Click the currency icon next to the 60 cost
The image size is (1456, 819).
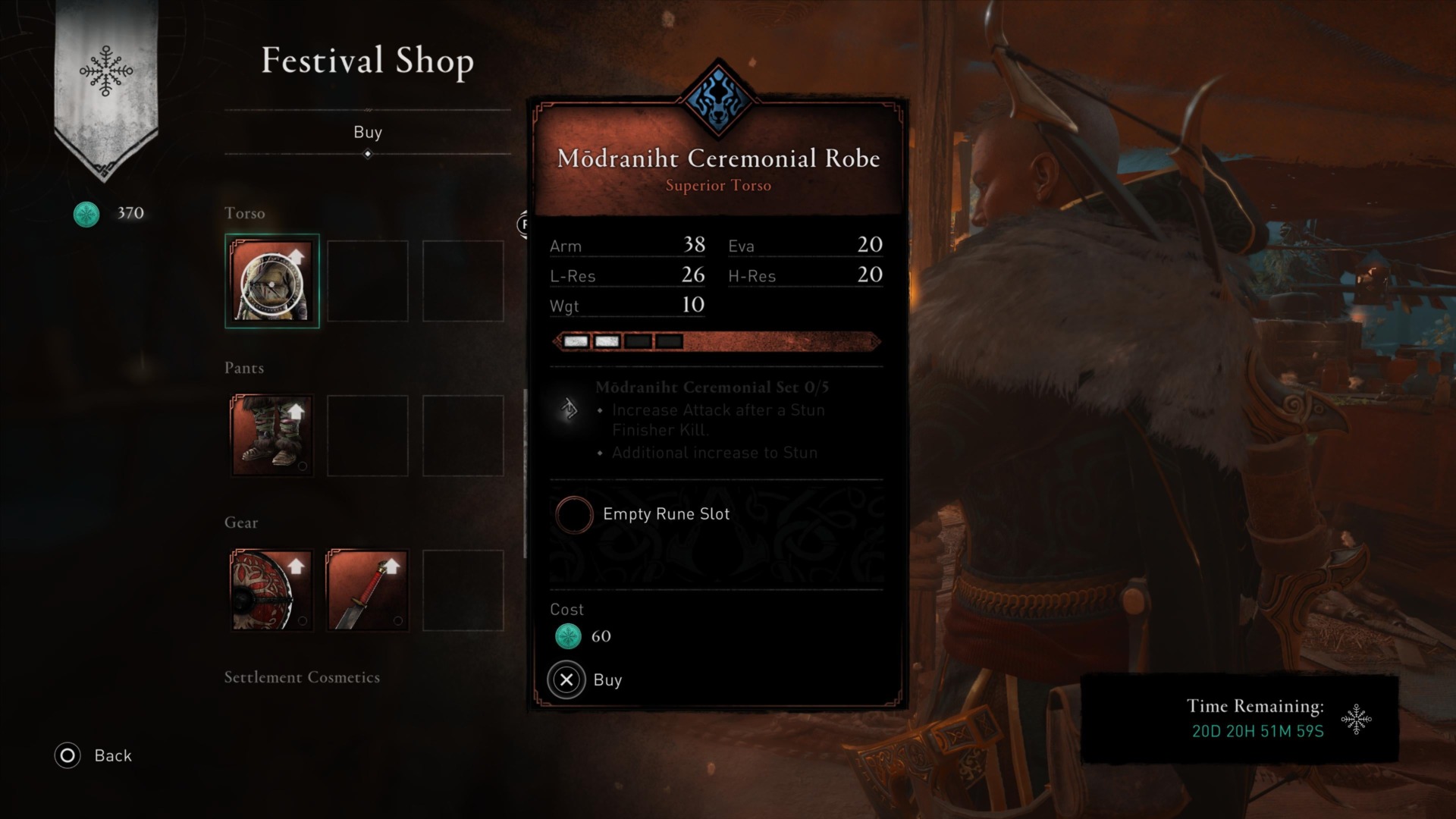[x=567, y=636]
